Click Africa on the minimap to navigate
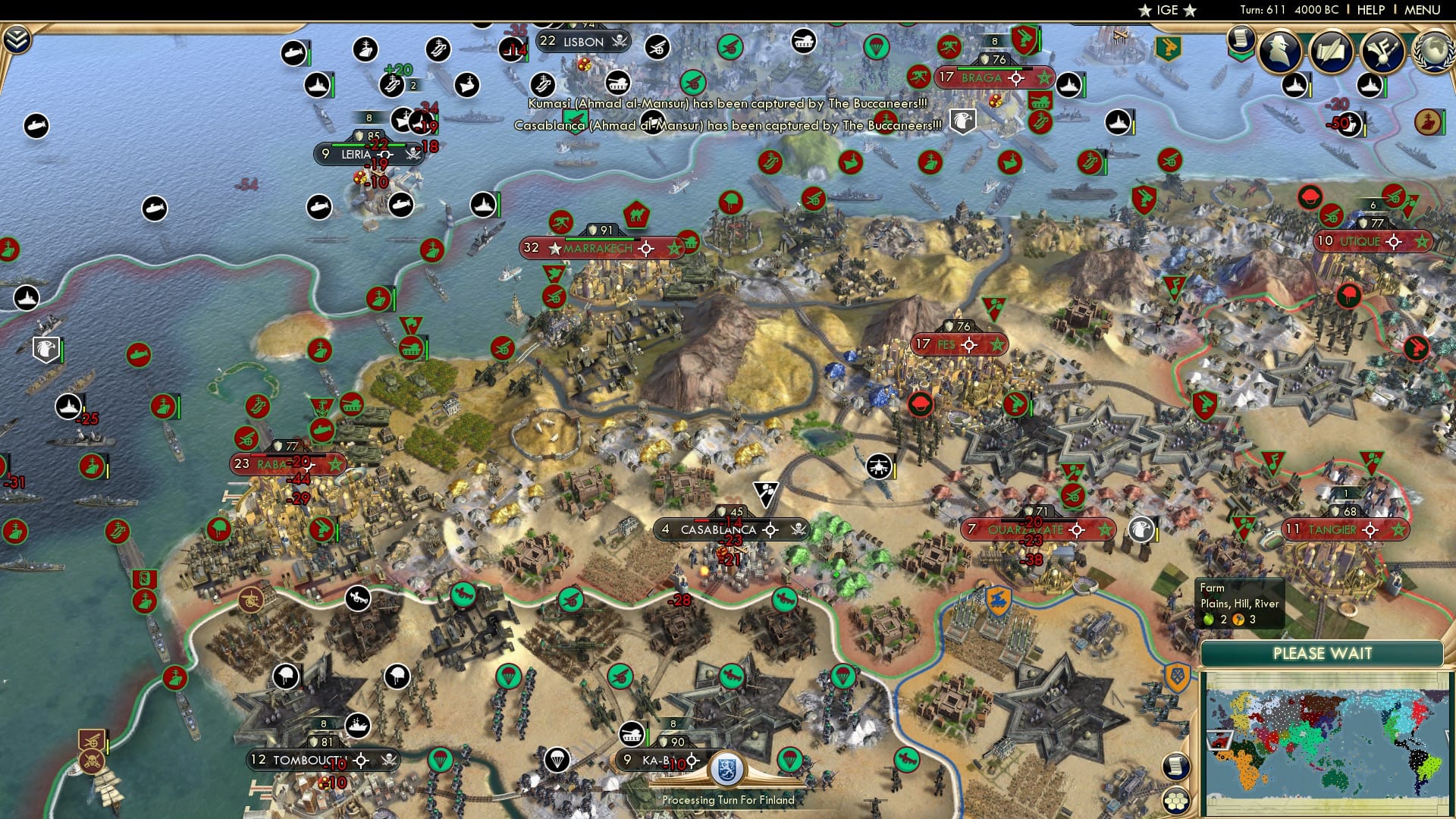Viewport: 1456px width, 819px height. coord(1246,770)
